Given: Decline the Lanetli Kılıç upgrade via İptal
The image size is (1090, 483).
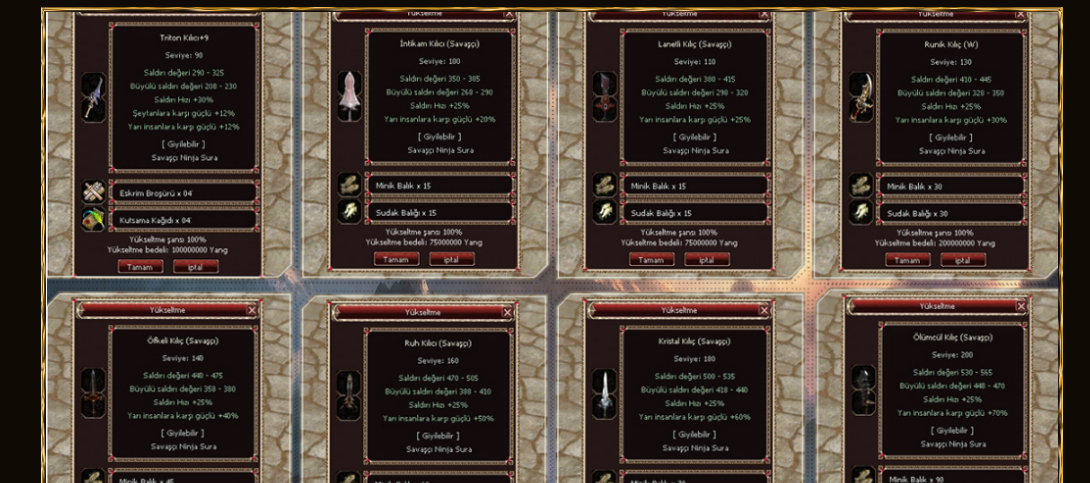Looking at the screenshot, I should (x=707, y=260).
